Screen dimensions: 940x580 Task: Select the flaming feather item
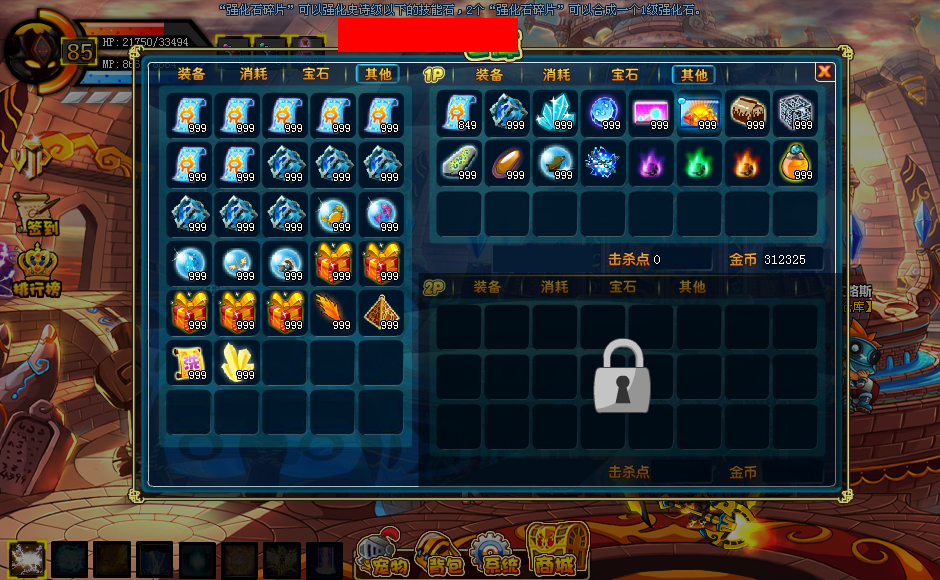click(x=333, y=312)
